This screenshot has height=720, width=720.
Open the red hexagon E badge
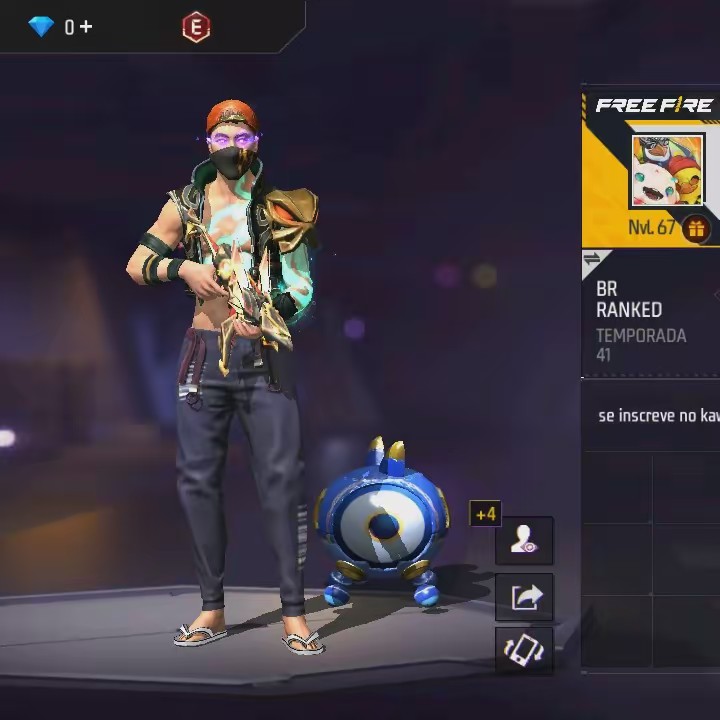[196, 27]
